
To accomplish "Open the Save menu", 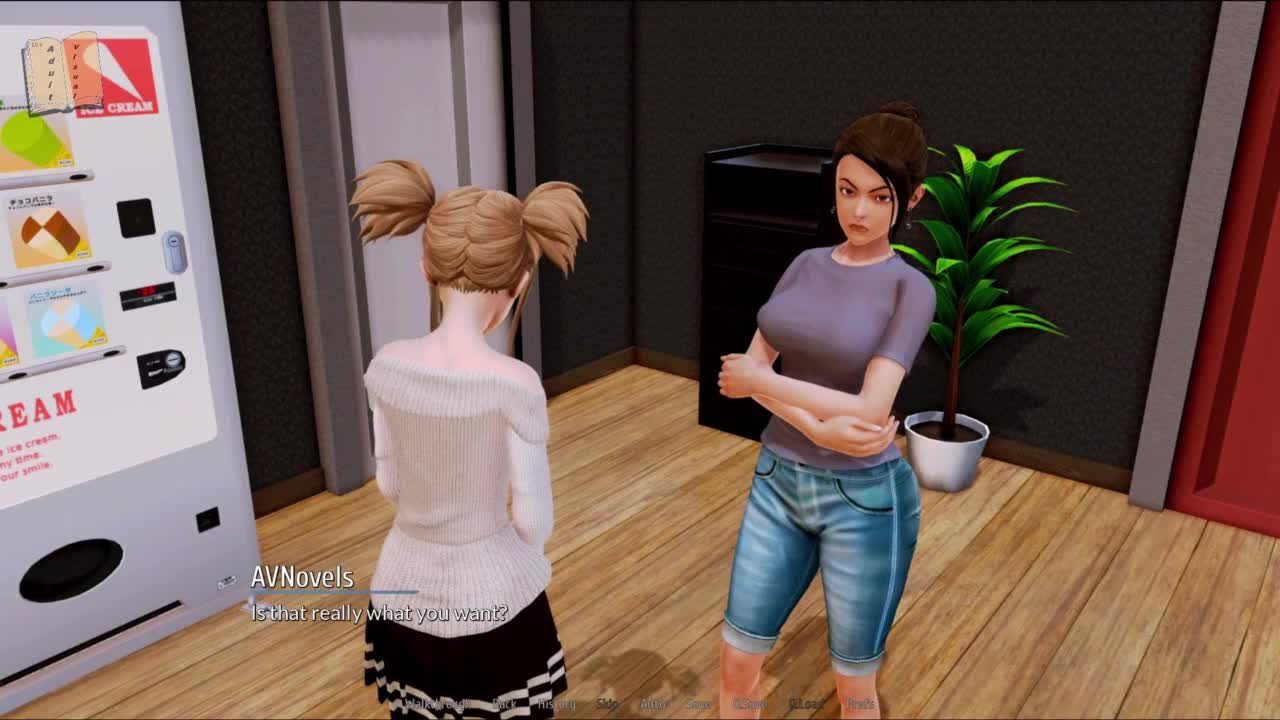I will coord(699,704).
